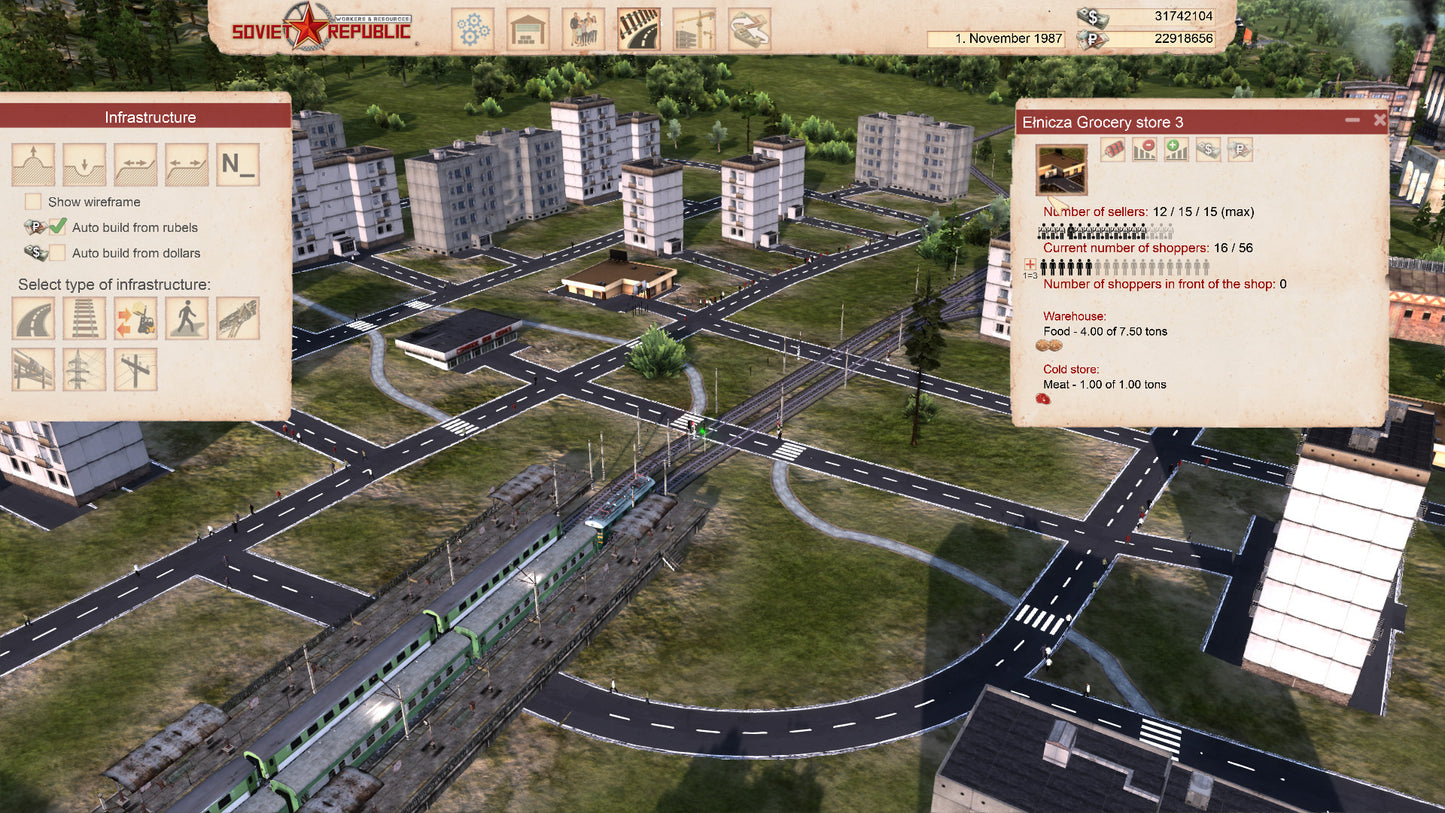
Task: Minimize the Grocery store 3 window
Action: (x=1352, y=120)
